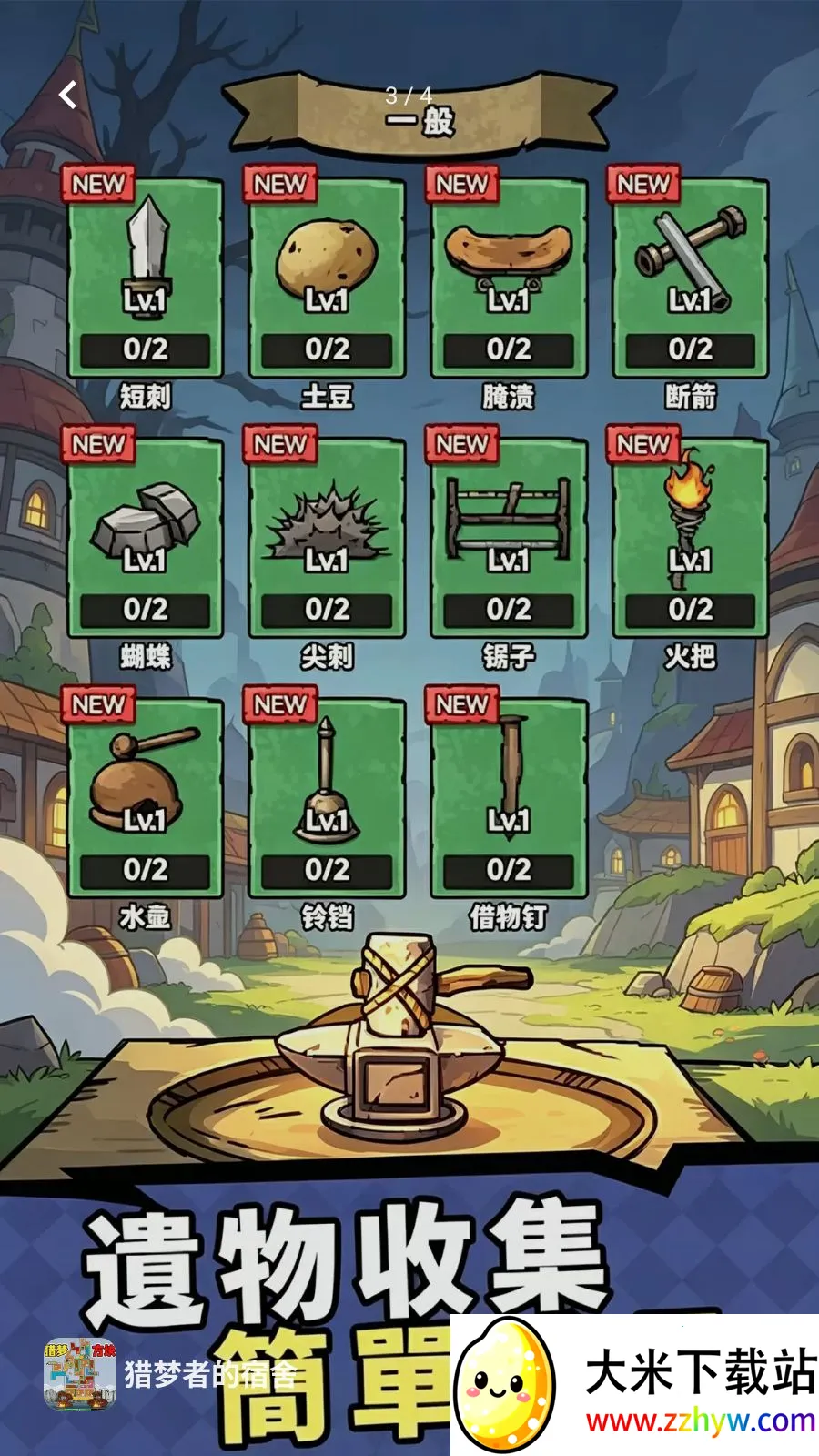Pick the 蝴蝶 stone relic card
Screen dimensions: 819x1456
click(x=146, y=538)
